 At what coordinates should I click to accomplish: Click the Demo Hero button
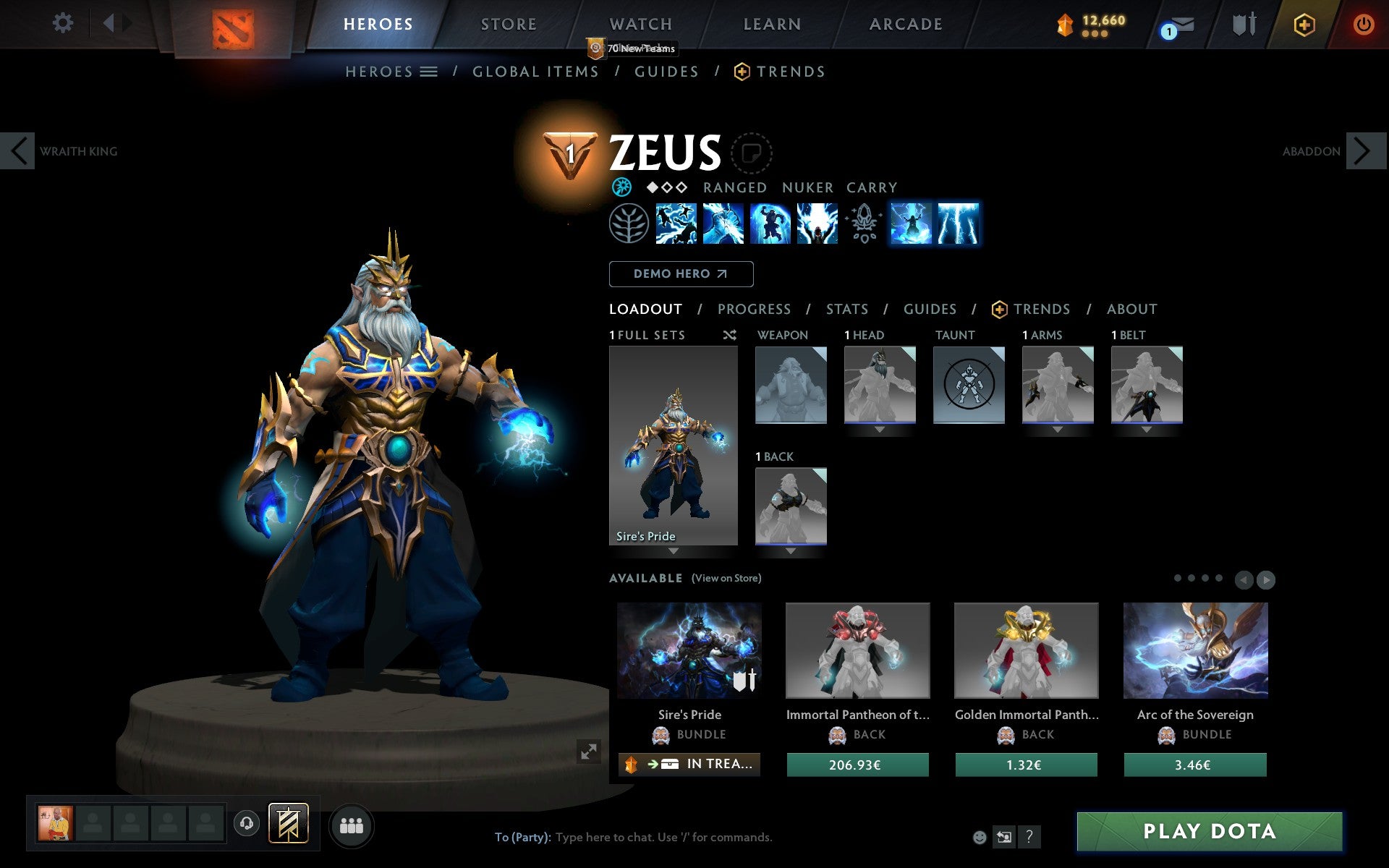click(x=681, y=273)
